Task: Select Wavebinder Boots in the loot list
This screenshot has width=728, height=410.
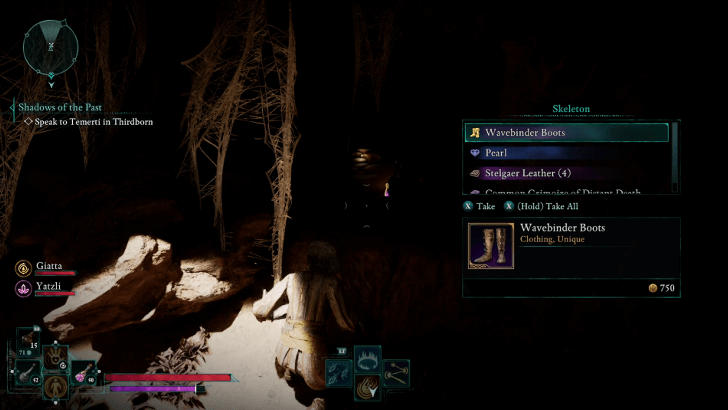Action: 566,133
